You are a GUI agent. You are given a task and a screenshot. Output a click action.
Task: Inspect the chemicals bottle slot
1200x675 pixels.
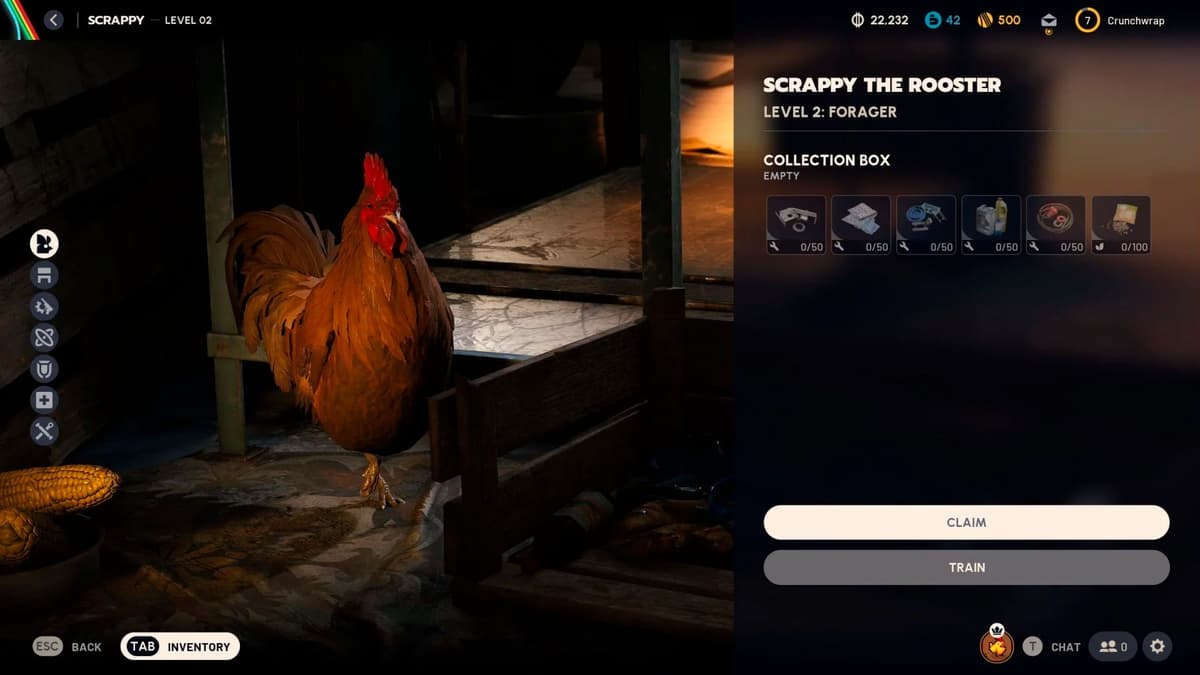(991, 224)
